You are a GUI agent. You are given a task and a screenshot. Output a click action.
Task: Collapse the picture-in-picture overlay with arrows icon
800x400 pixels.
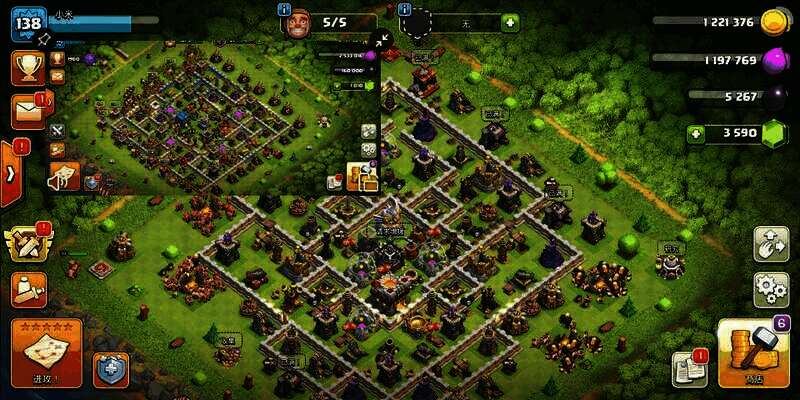(x=380, y=40)
